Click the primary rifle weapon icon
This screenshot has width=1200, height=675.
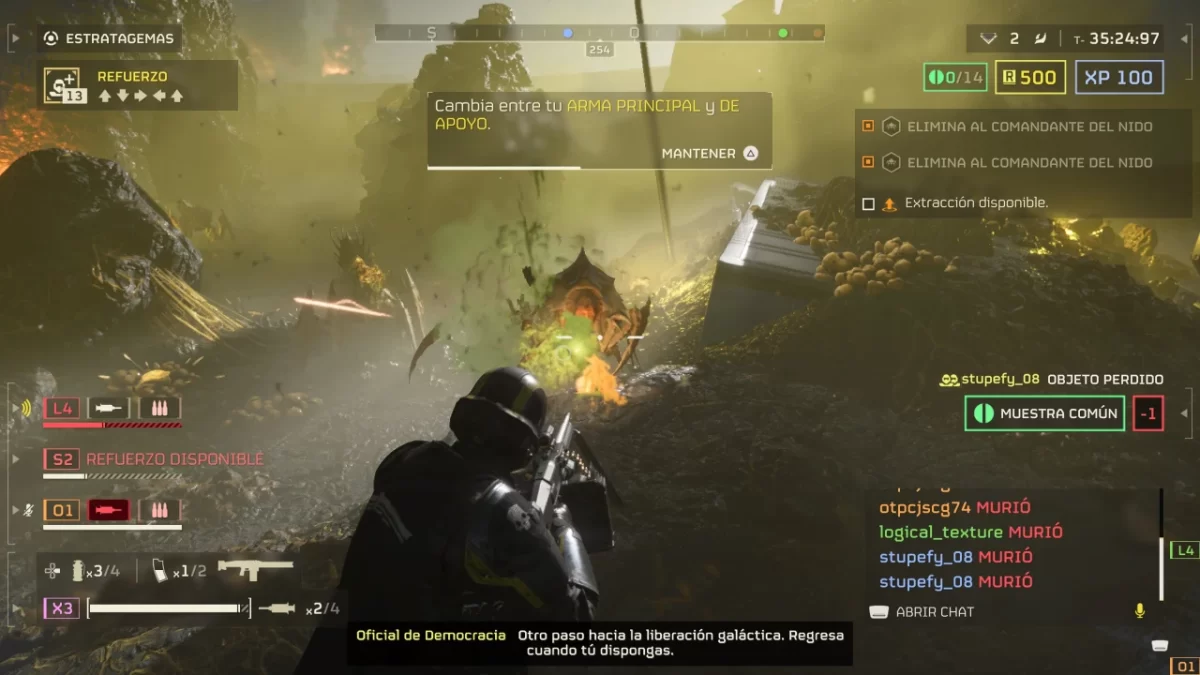pyautogui.click(x=255, y=569)
